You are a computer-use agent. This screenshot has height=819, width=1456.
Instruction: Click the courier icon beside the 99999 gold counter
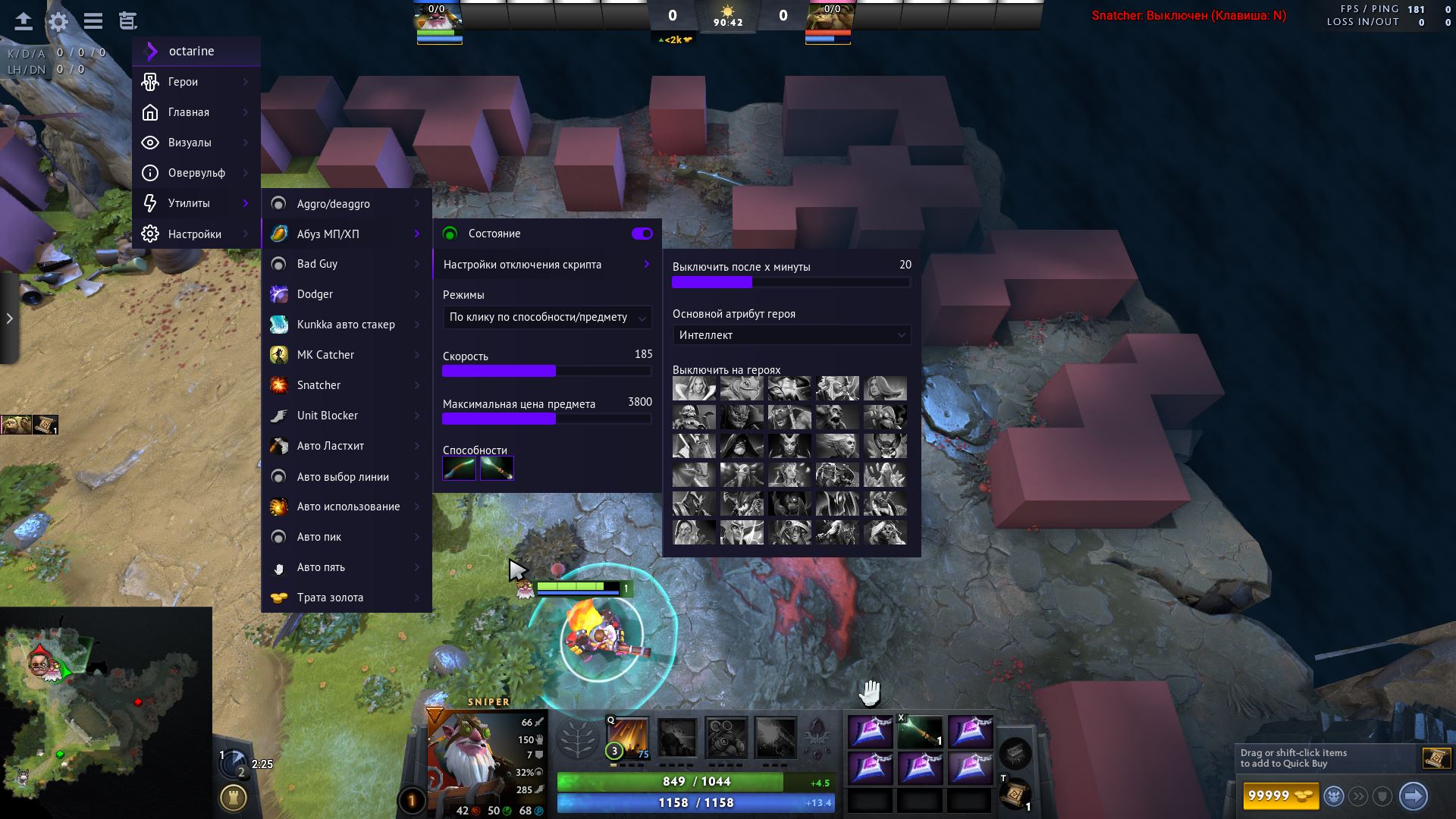1335,795
